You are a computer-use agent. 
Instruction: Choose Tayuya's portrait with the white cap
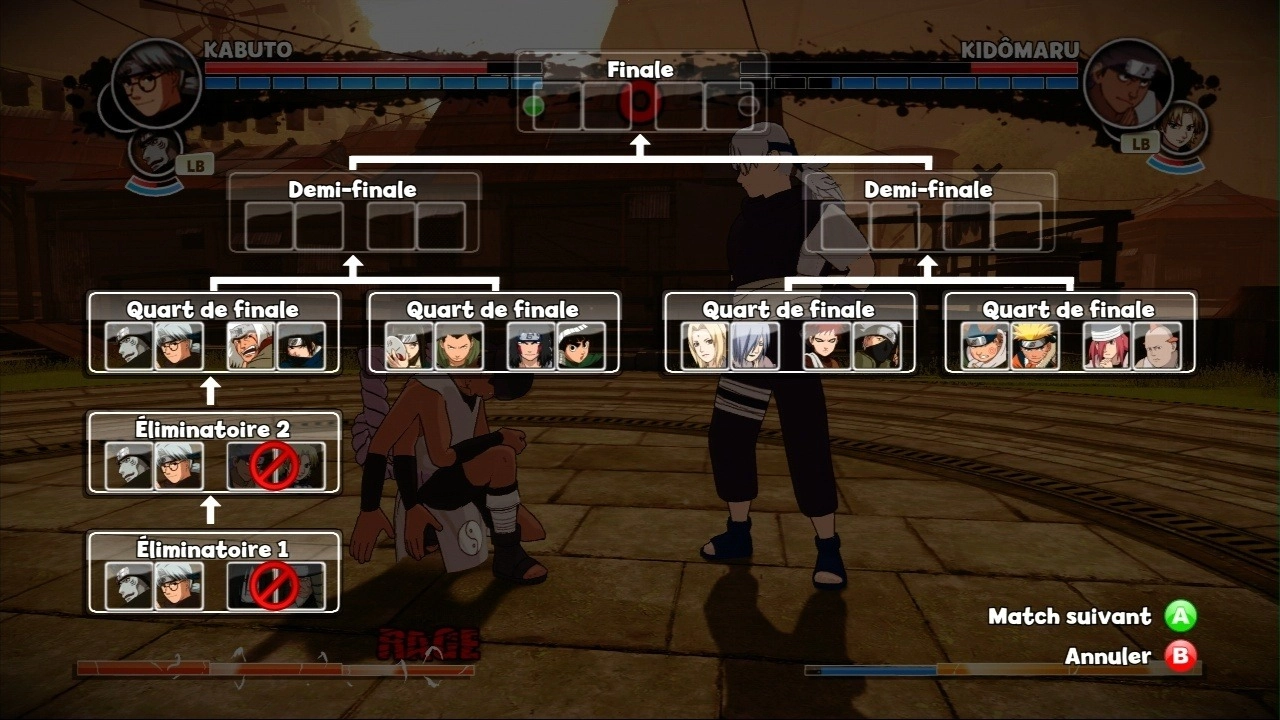[x=1107, y=346]
